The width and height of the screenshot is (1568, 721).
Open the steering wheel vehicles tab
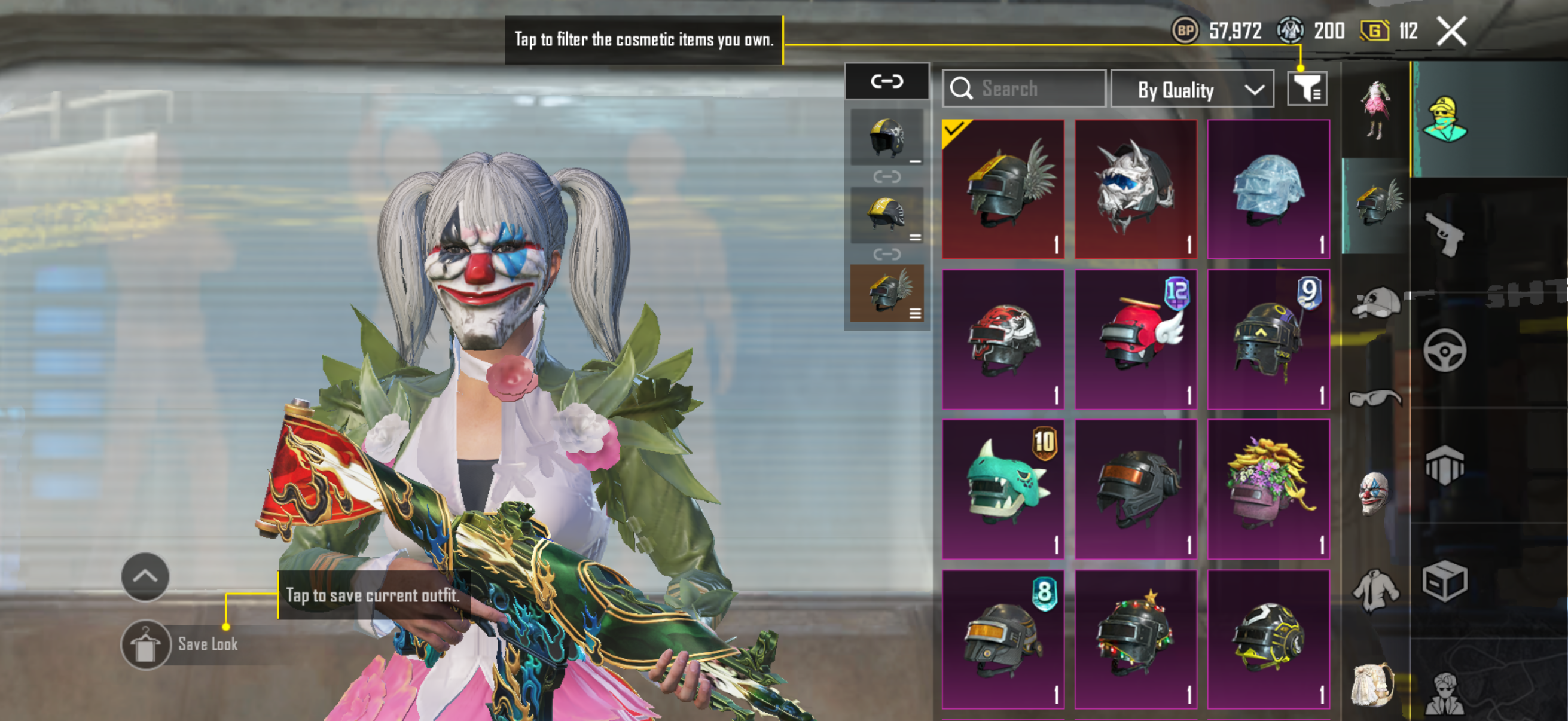tap(1444, 350)
